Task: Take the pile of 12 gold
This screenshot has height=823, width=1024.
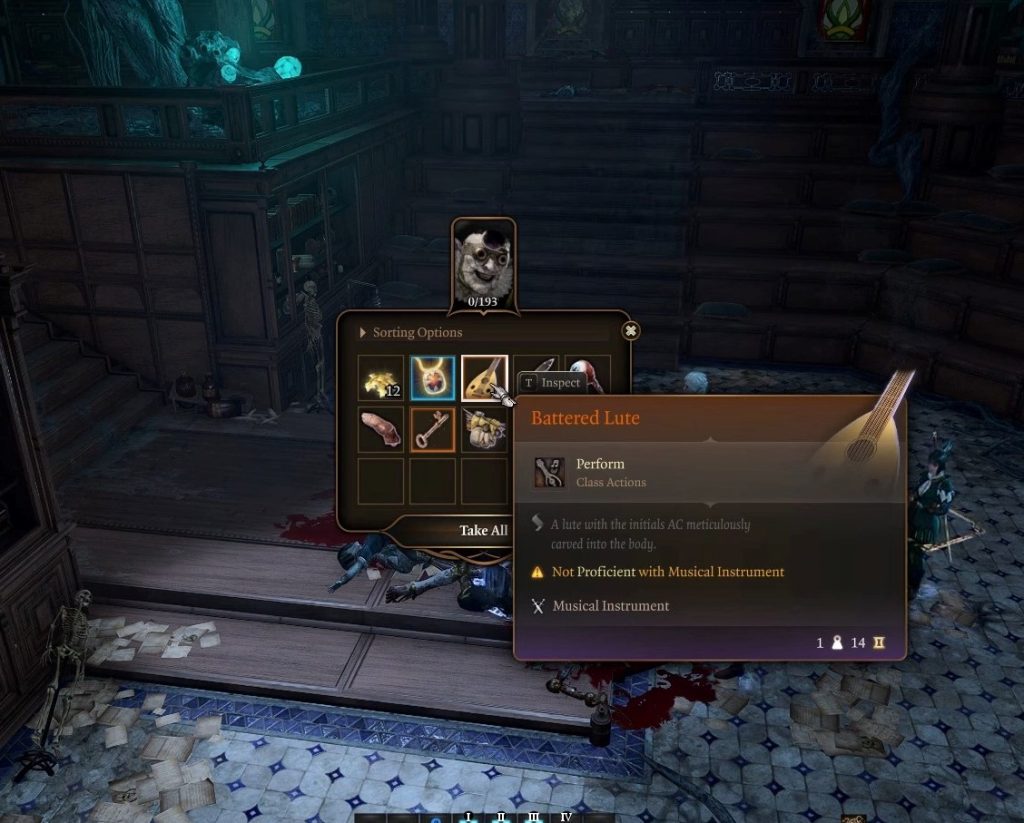Action: (x=381, y=378)
